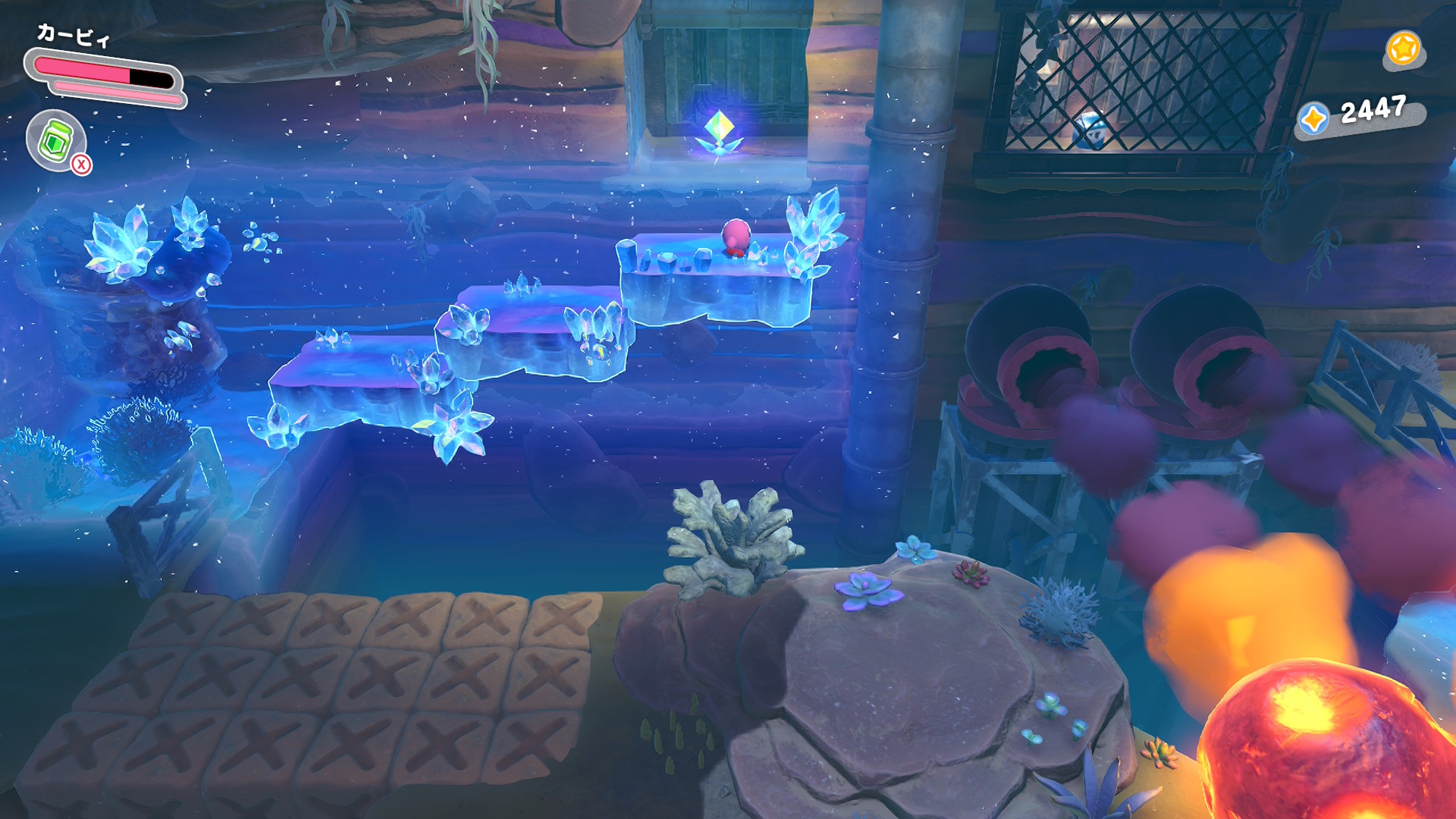Viewport: 1456px width, 819px height.
Task: Click the gold star medal icon
Action: pyautogui.click(x=1402, y=49)
